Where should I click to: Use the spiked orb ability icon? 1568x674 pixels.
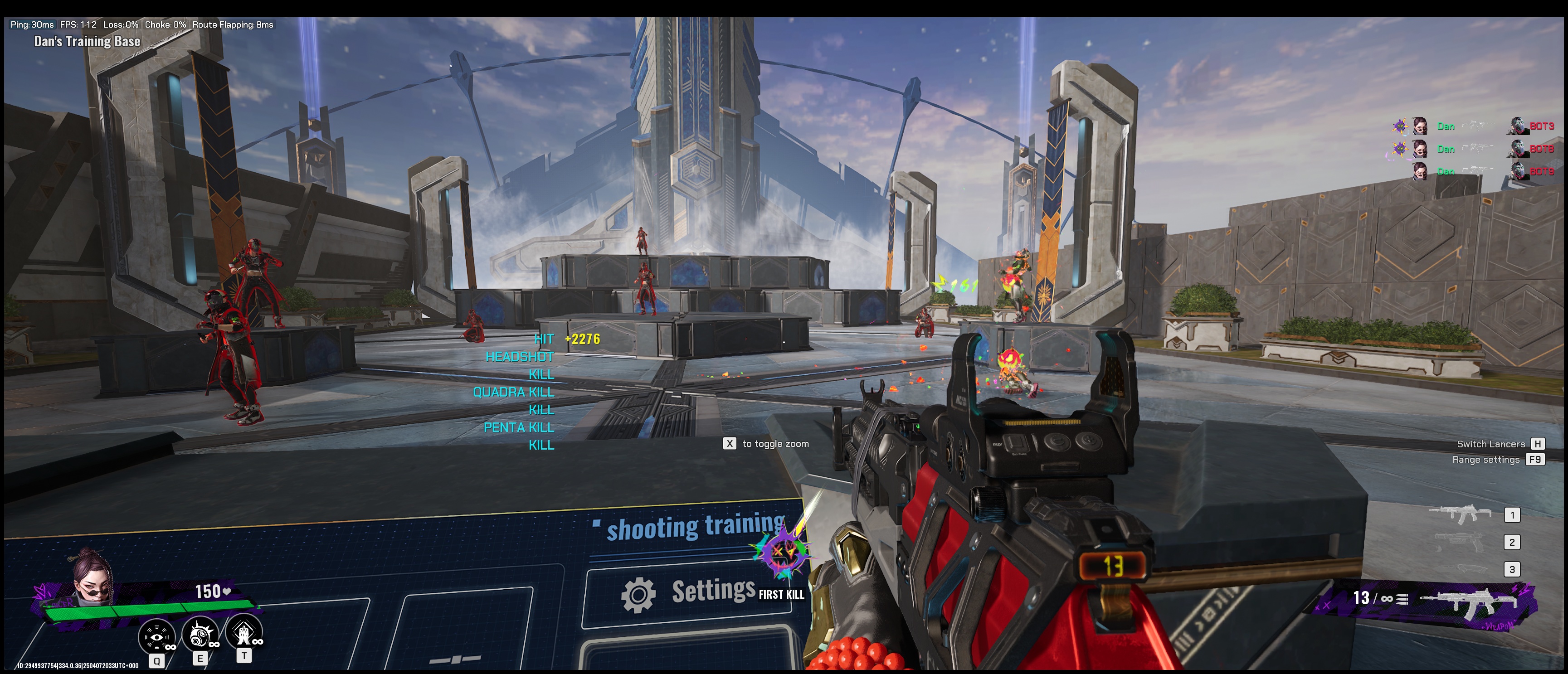click(x=200, y=635)
